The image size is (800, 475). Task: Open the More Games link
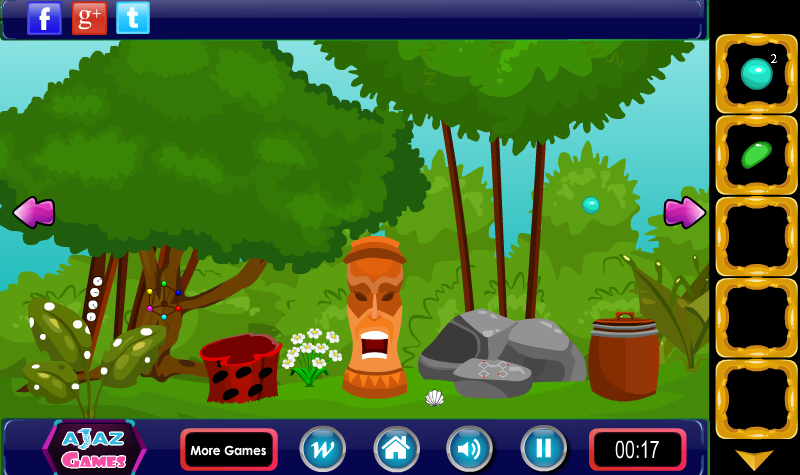(228, 450)
